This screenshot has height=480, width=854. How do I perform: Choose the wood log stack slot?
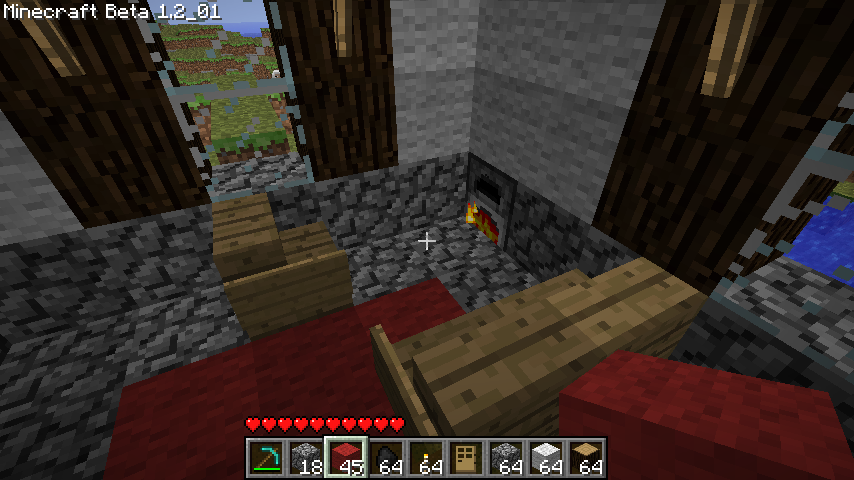tap(586, 458)
